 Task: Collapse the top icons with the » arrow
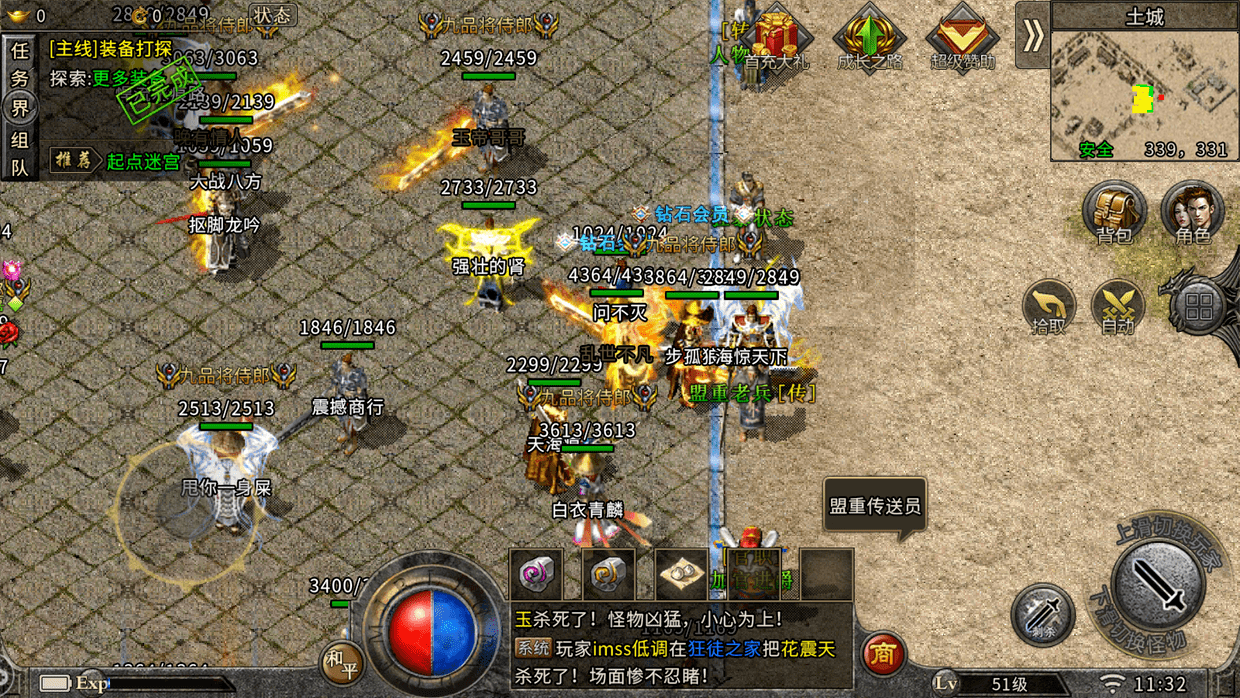pyautogui.click(x=1032, y=36)
